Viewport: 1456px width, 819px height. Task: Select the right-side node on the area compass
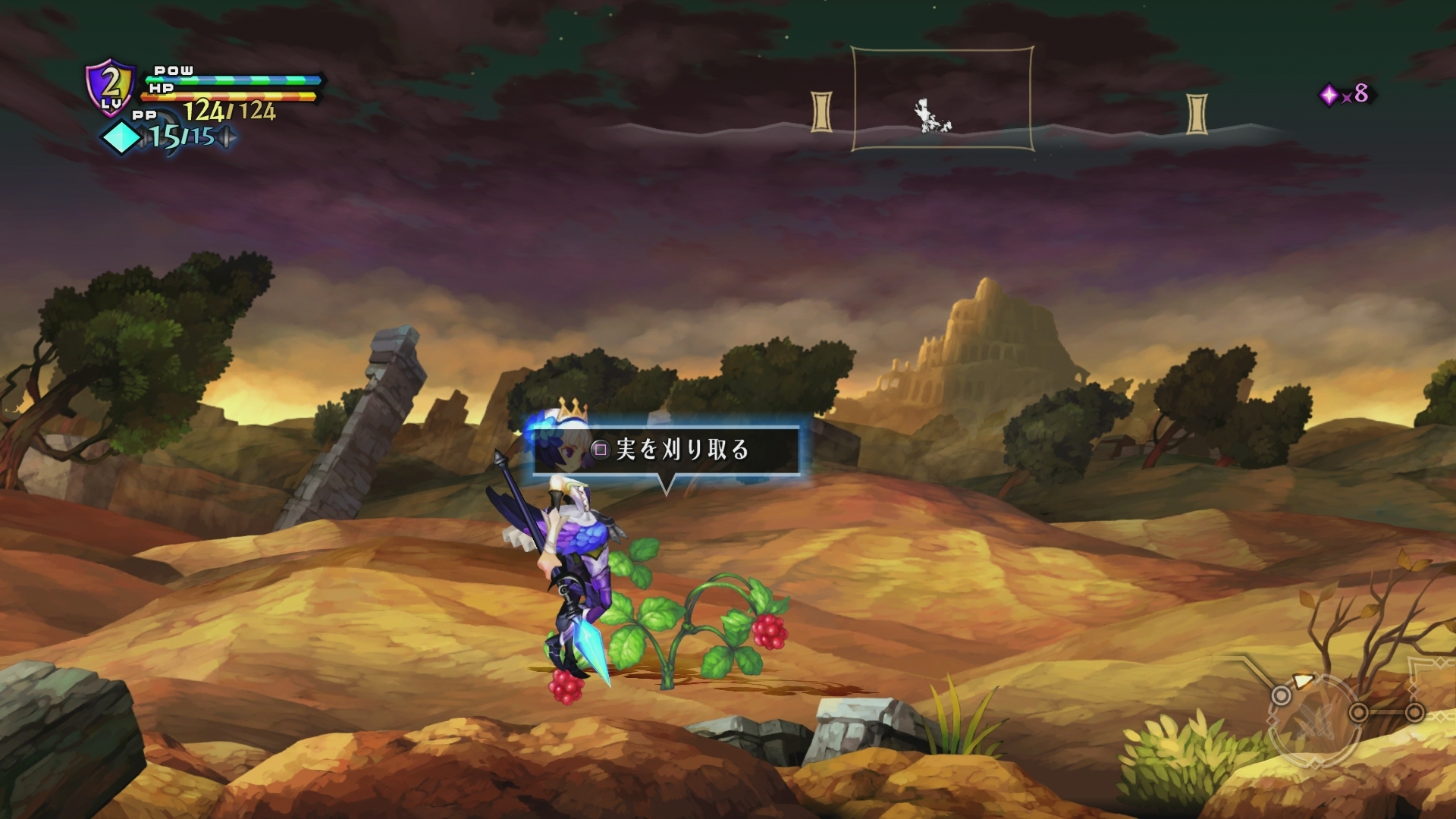(x=1415, y=711)
